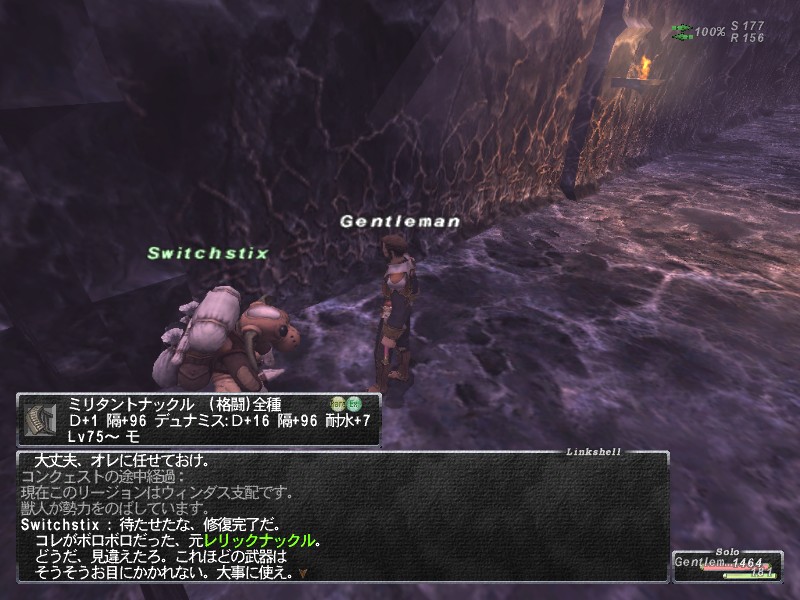Click the Linkshell chat log label
The width and height of the screenshot is (800, 600).
click(593, 452)
